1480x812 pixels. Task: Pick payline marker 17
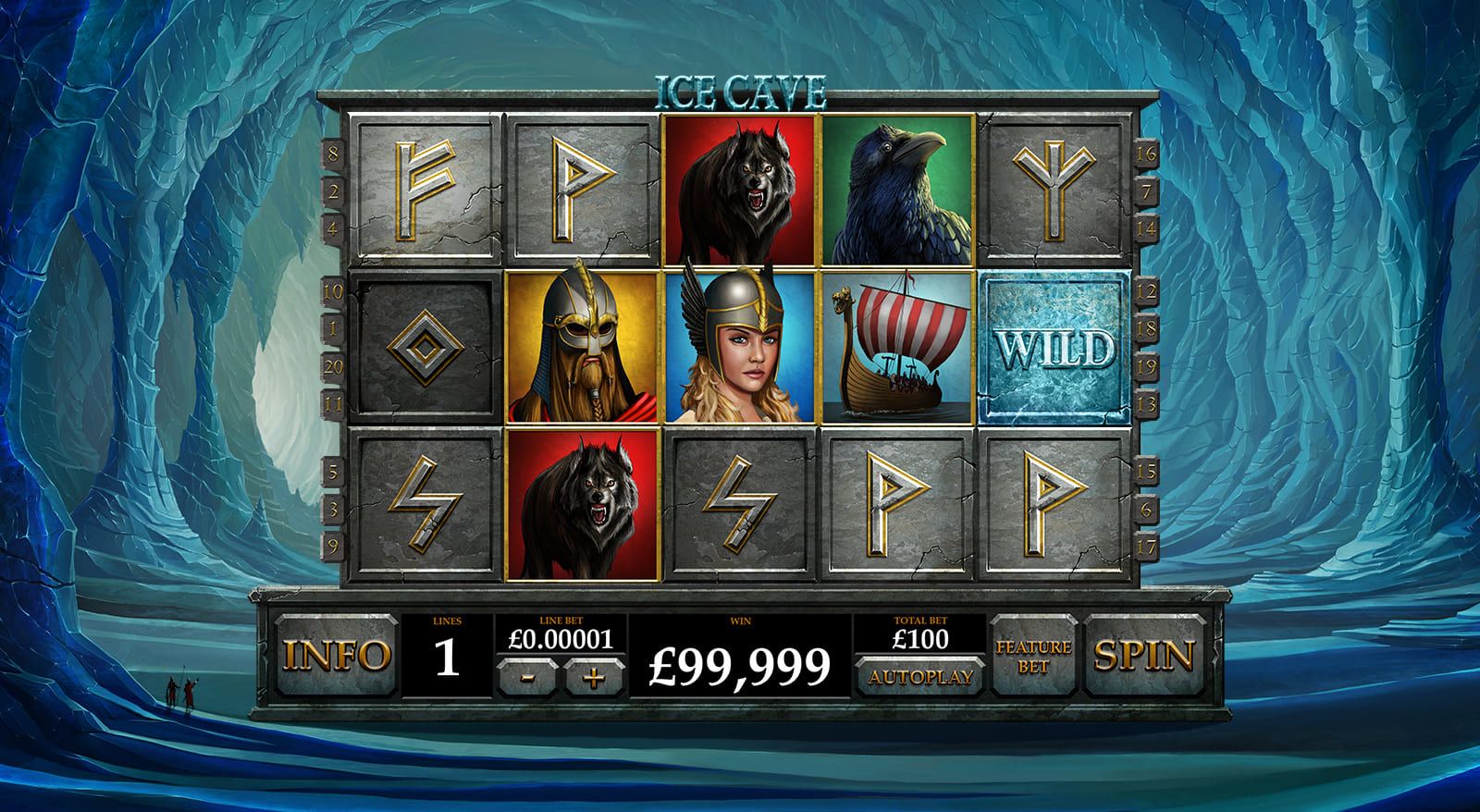[x=1146, y=545]
